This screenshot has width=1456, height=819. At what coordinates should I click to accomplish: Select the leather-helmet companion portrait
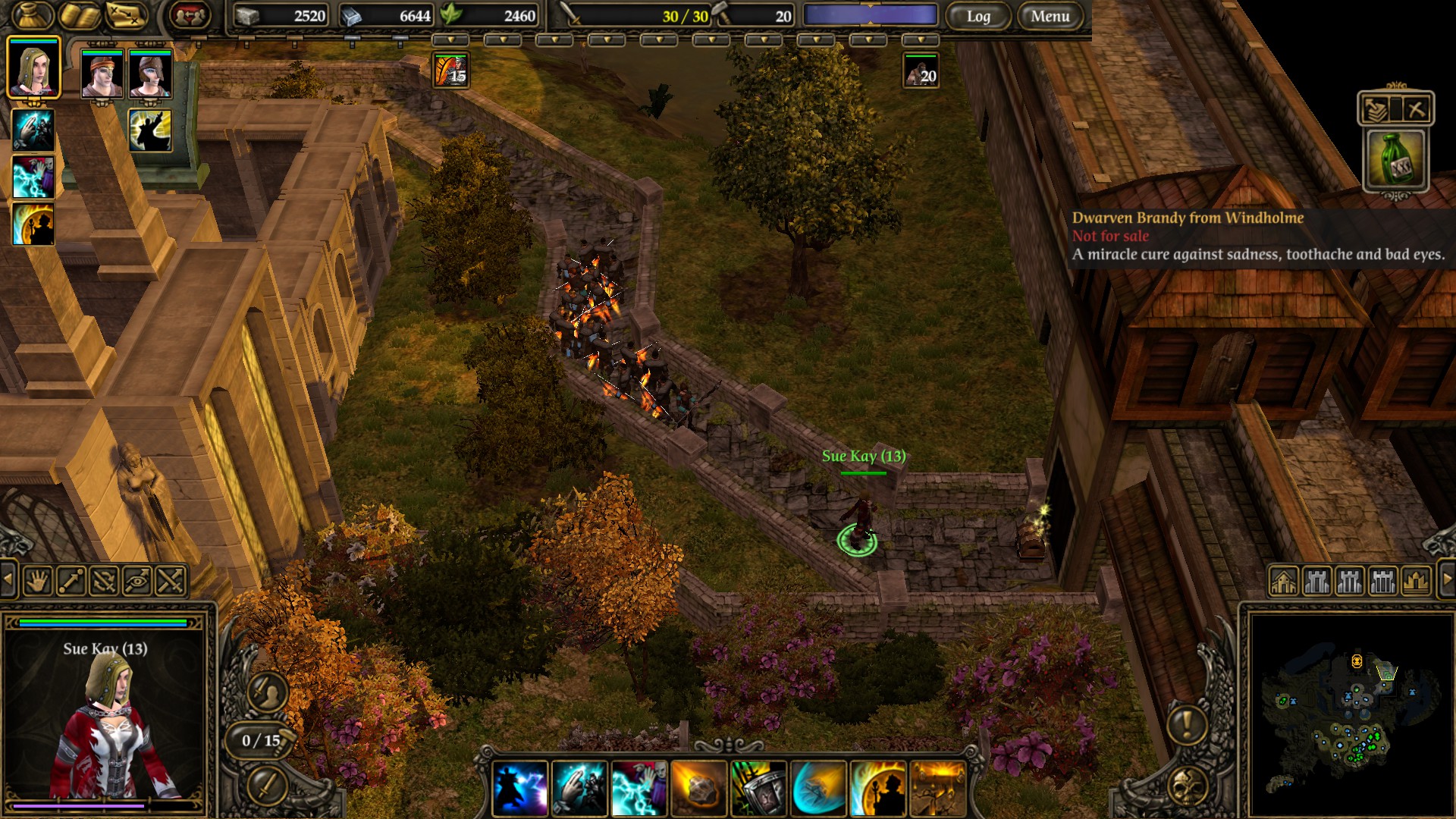pyautogui.click(x=150, y=74)
